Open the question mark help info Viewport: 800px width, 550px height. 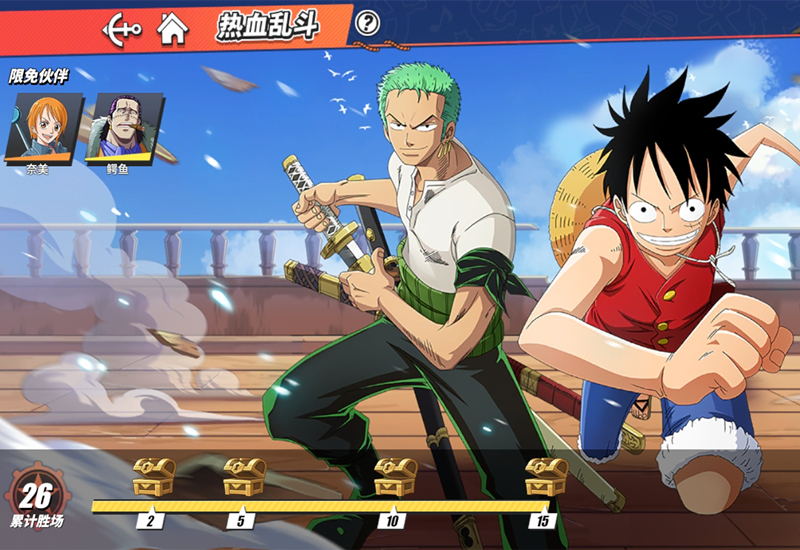pyautogui.click(x=368, y=22)
